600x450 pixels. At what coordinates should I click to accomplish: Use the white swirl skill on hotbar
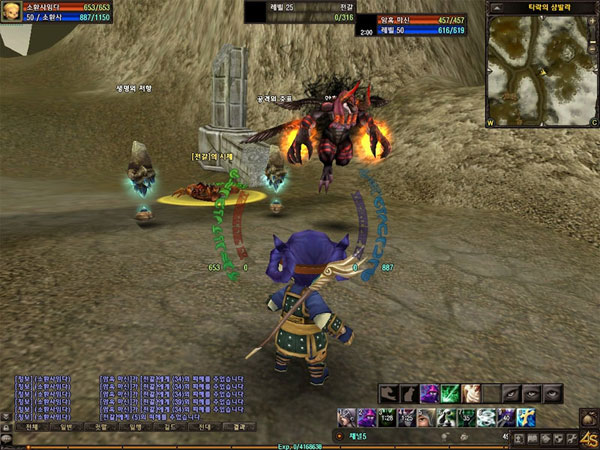point(486,417)
